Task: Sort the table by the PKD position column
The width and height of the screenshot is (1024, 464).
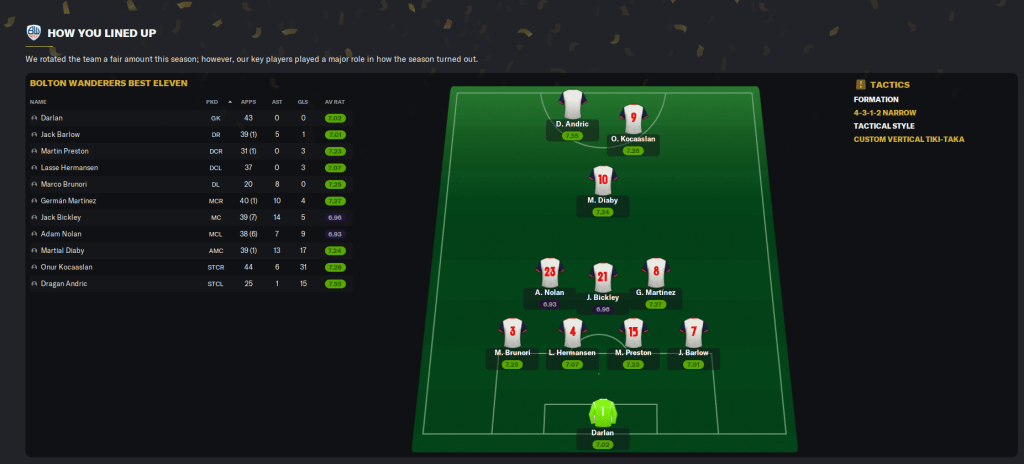Action: pos(212,102)
